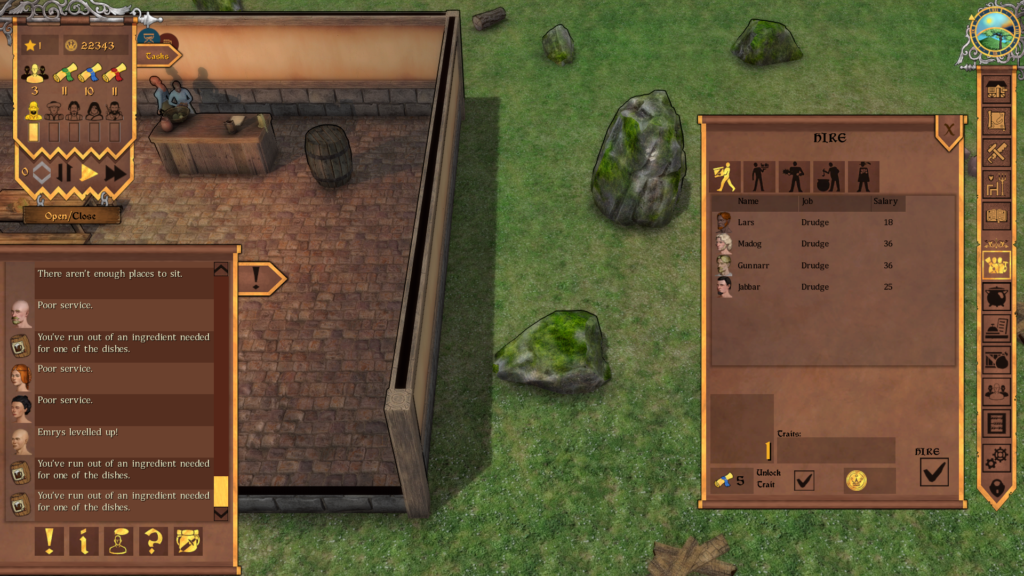Collapse the message log with exclamation tab
The width and height of the screenshot is (1024, 576).
coord(257,279)
